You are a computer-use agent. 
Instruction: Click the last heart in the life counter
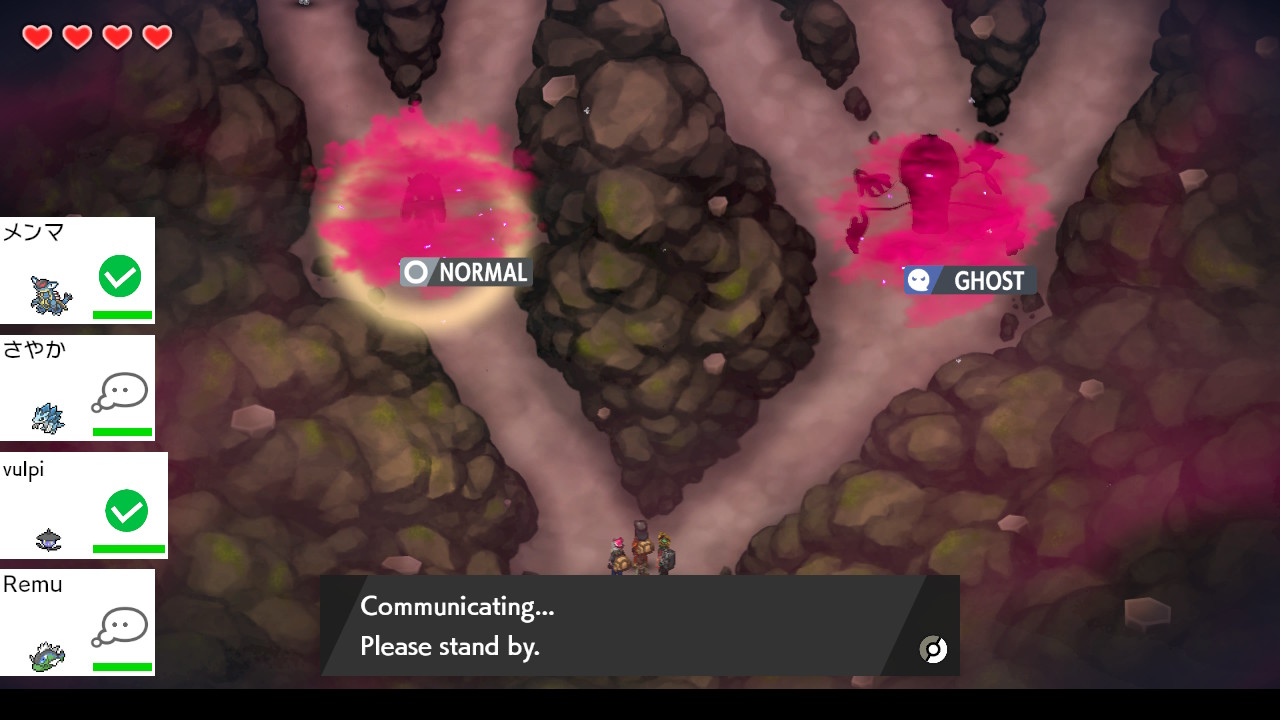tap(155, 37)
